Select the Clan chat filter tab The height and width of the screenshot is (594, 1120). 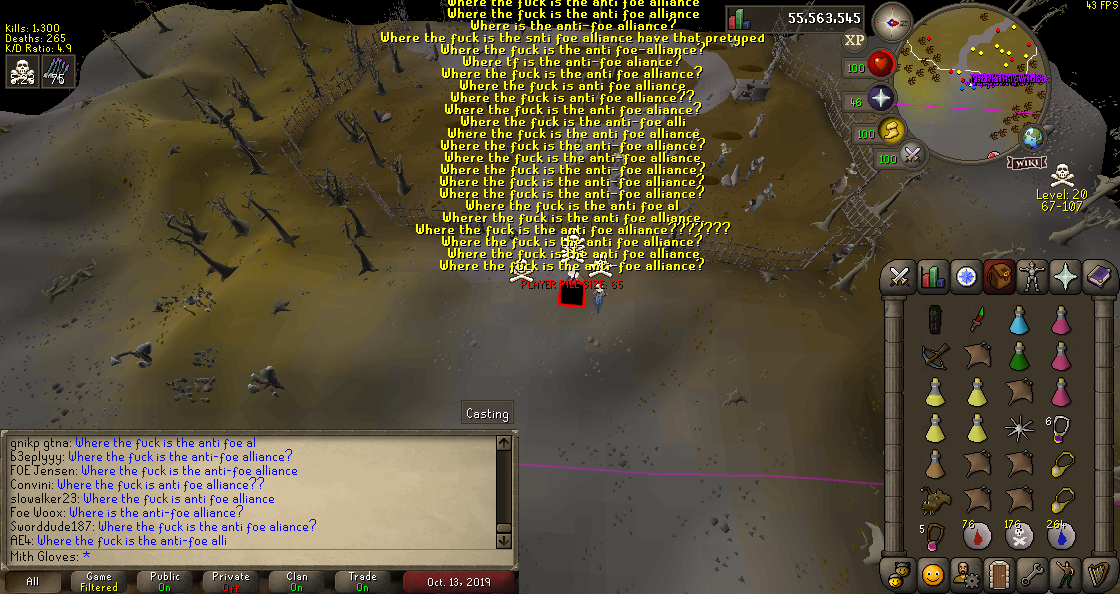(296, 581)
